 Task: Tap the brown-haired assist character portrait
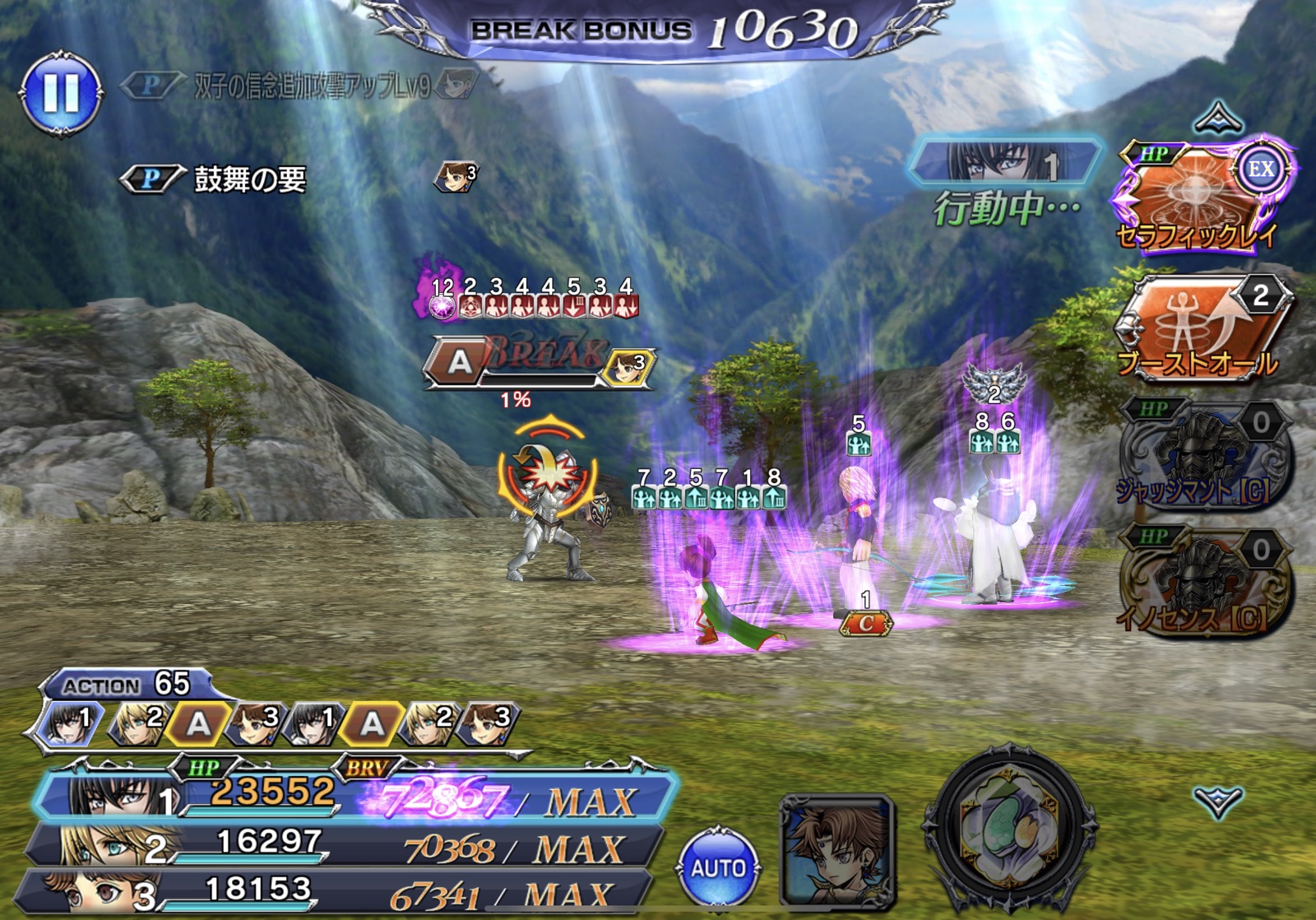pos(836,849)
